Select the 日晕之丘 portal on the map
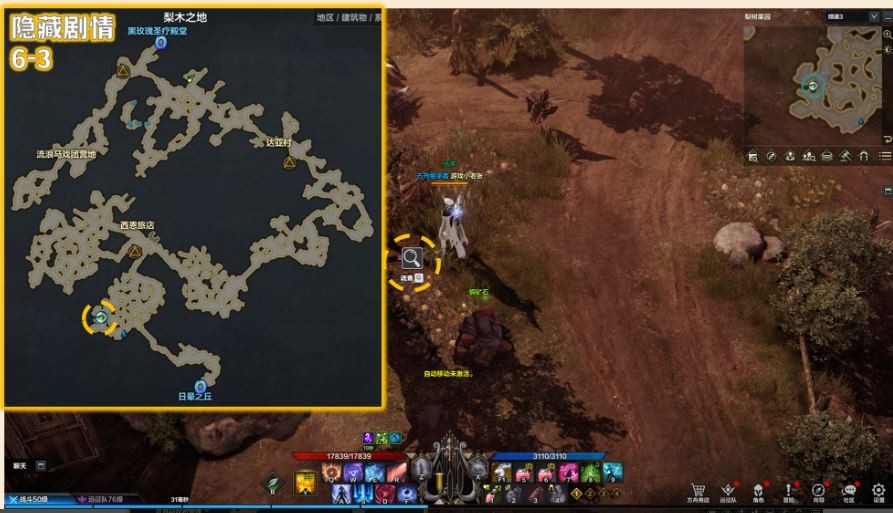Screen dimensions: 893x513 pos(200,386)
